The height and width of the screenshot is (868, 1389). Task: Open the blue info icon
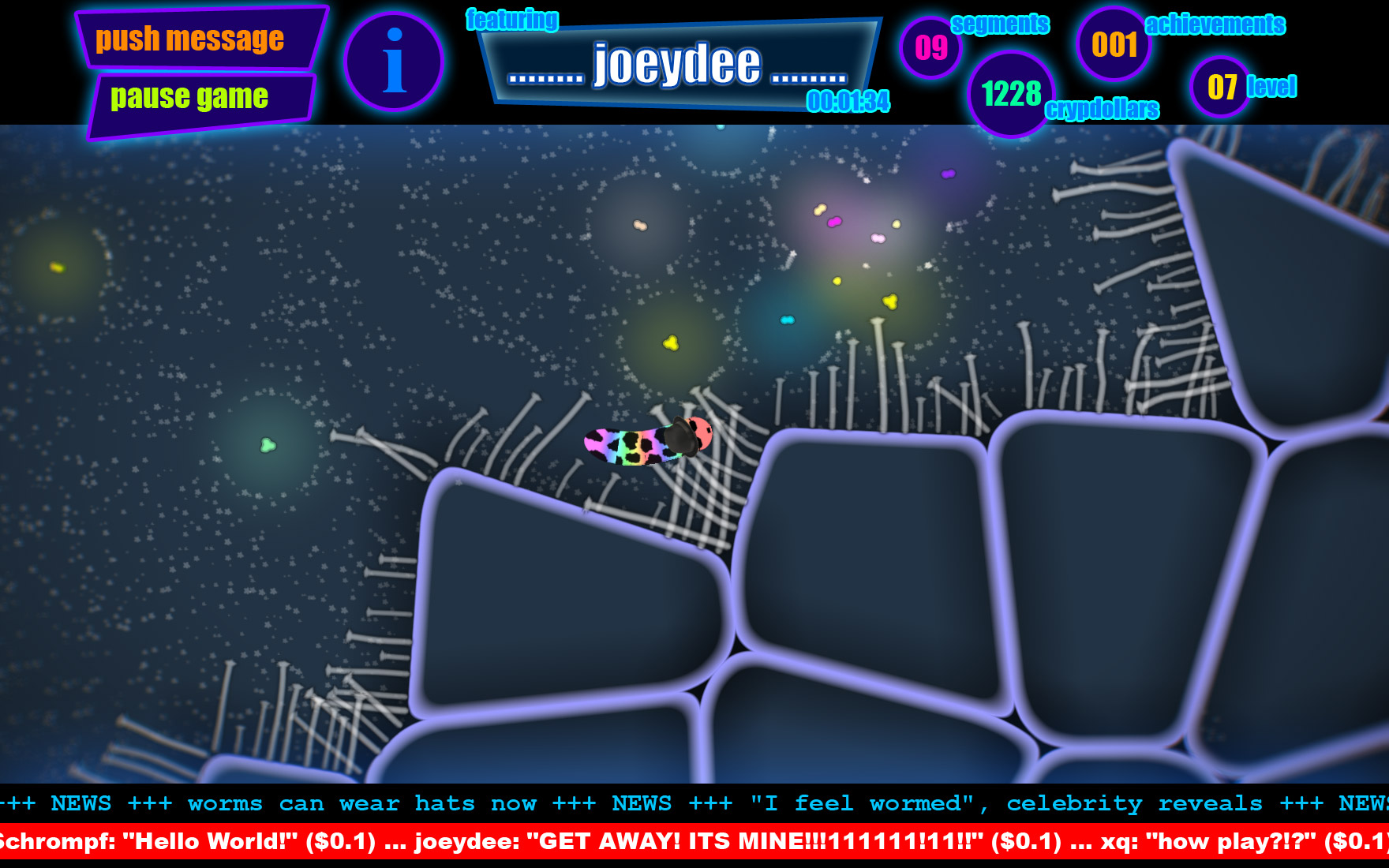pyautogui.click(x=394, y=62)
